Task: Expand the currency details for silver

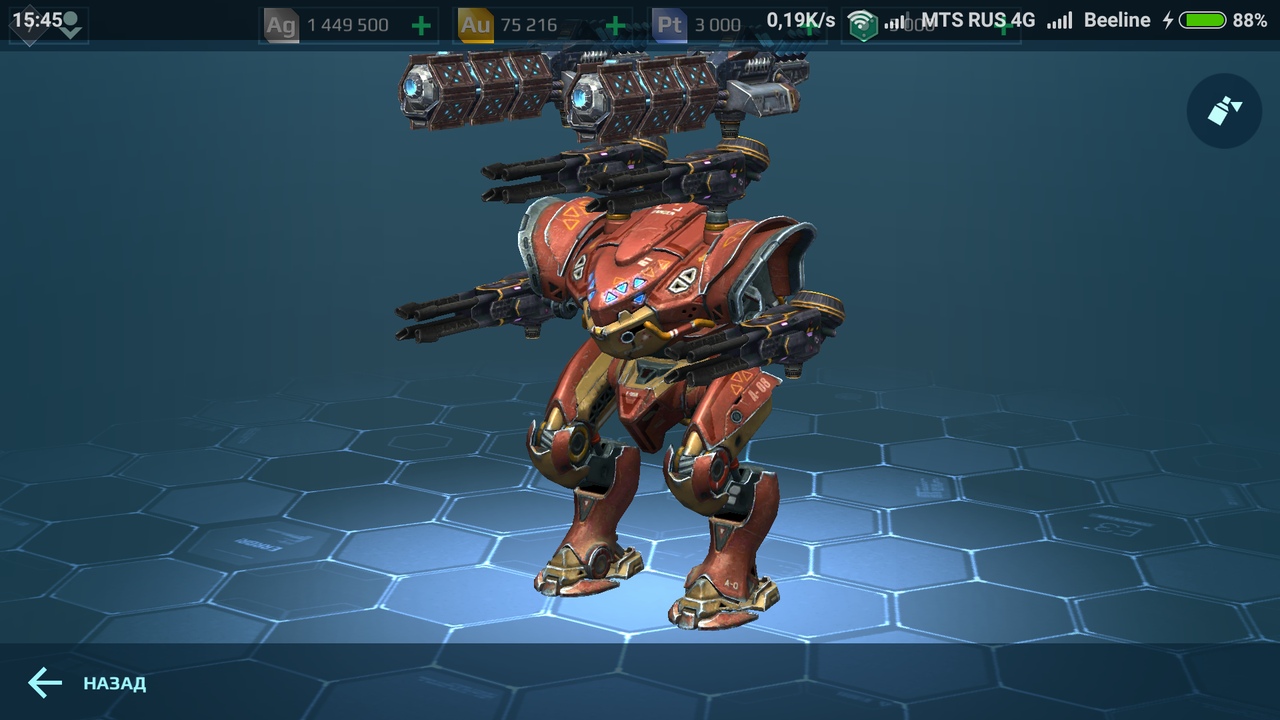Action: (x=350, y=25)
